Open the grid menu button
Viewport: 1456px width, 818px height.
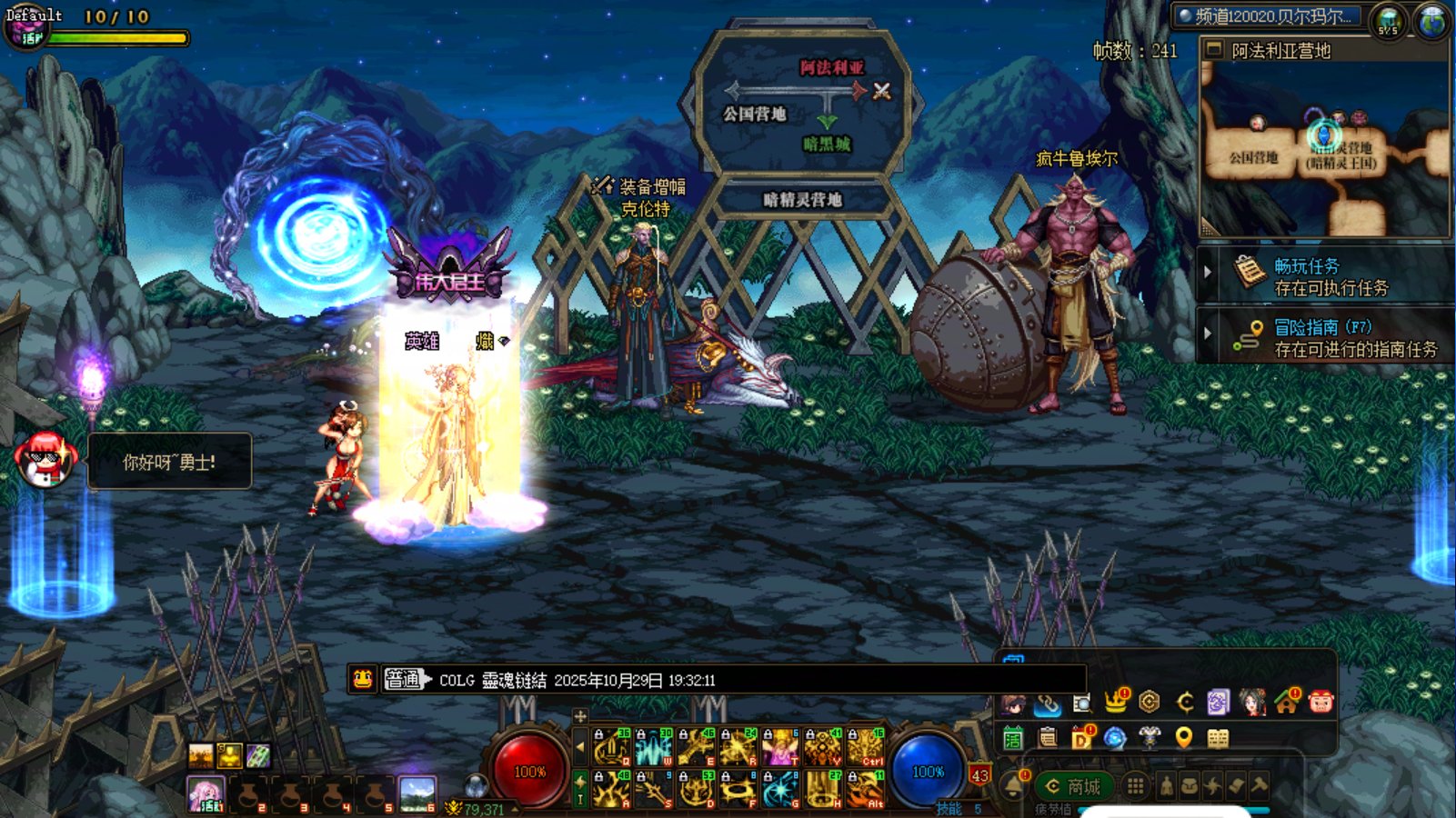[1135, 786]
